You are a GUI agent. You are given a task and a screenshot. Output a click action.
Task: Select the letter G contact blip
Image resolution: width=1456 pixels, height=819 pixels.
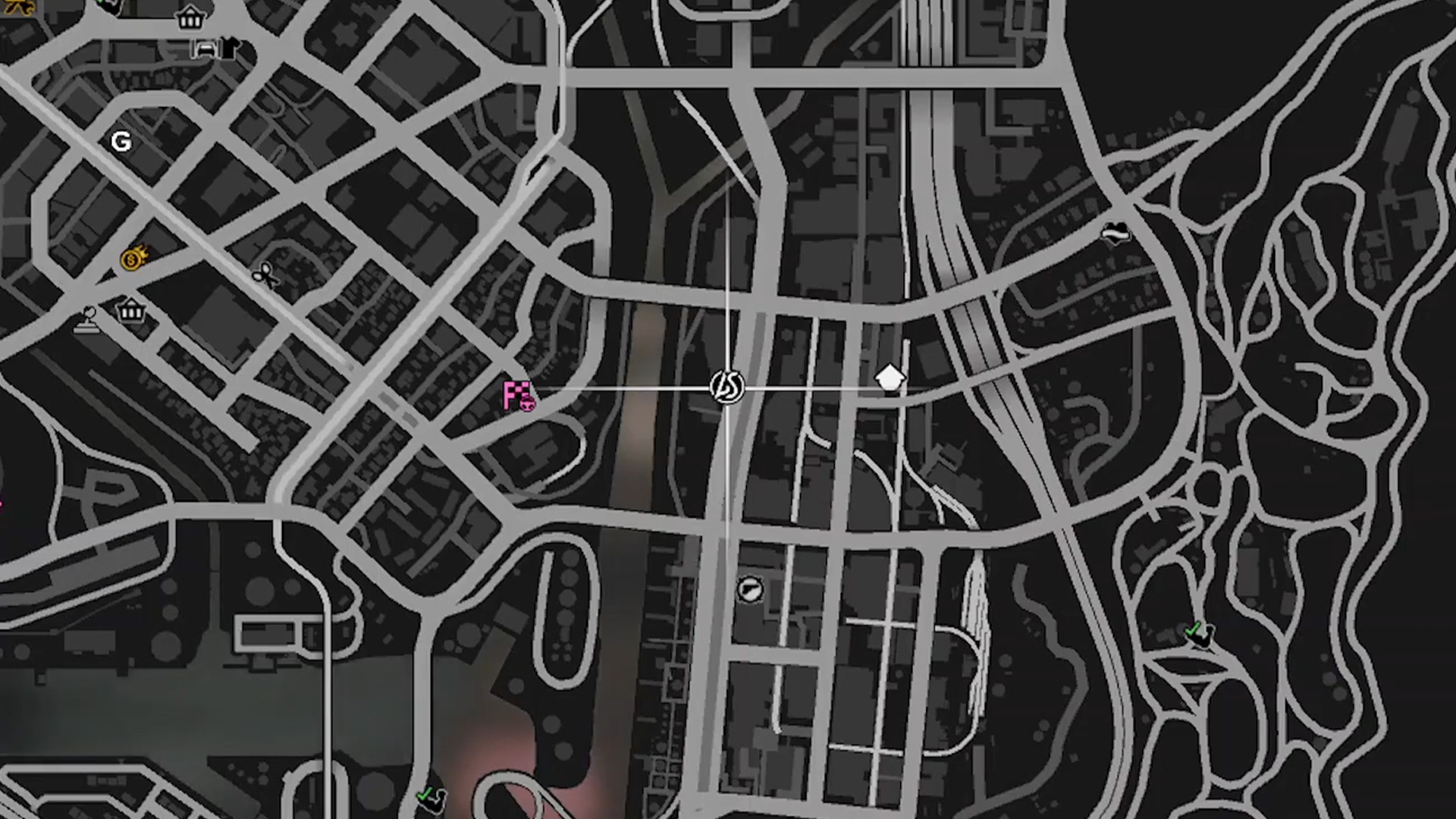click(x=121, y=141)
